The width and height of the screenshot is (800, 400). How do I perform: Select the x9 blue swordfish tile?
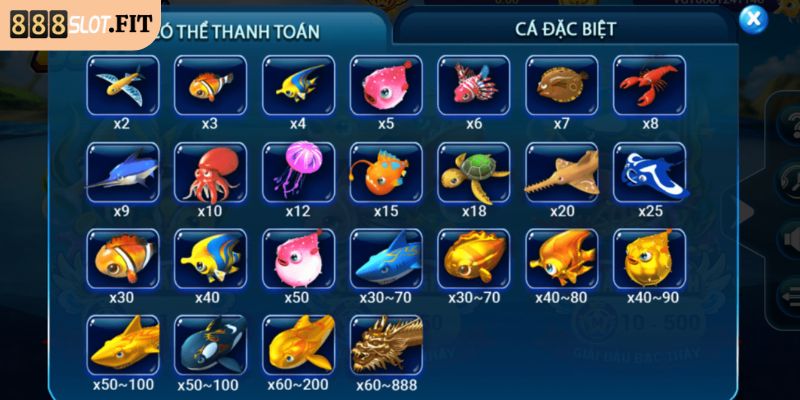click(x=122, y=172)
